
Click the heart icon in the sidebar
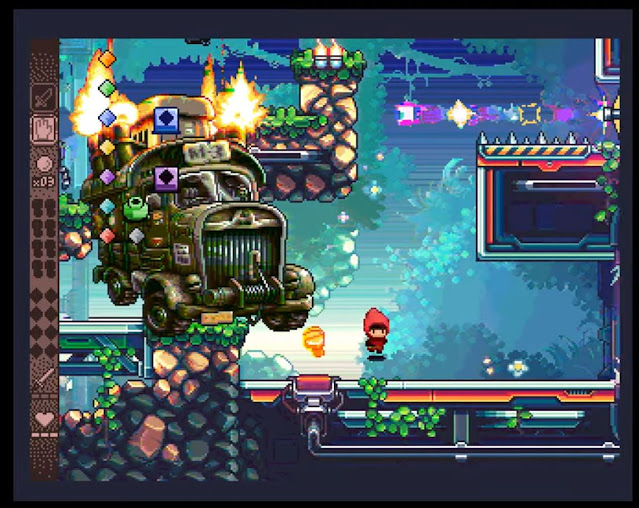pyautogui.click(x=44, y=420)
